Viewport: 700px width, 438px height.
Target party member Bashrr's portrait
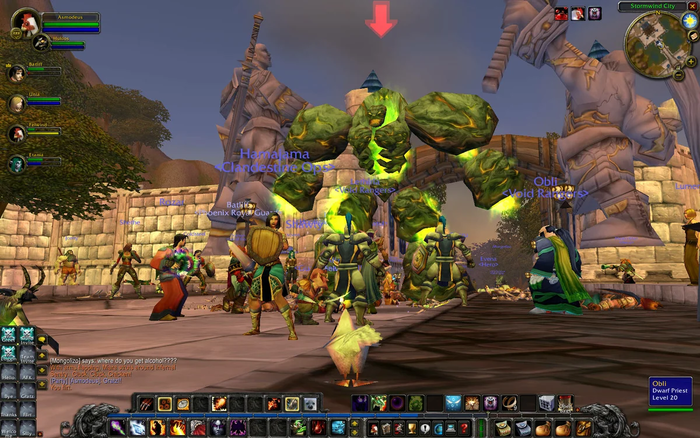coord(17,72)
